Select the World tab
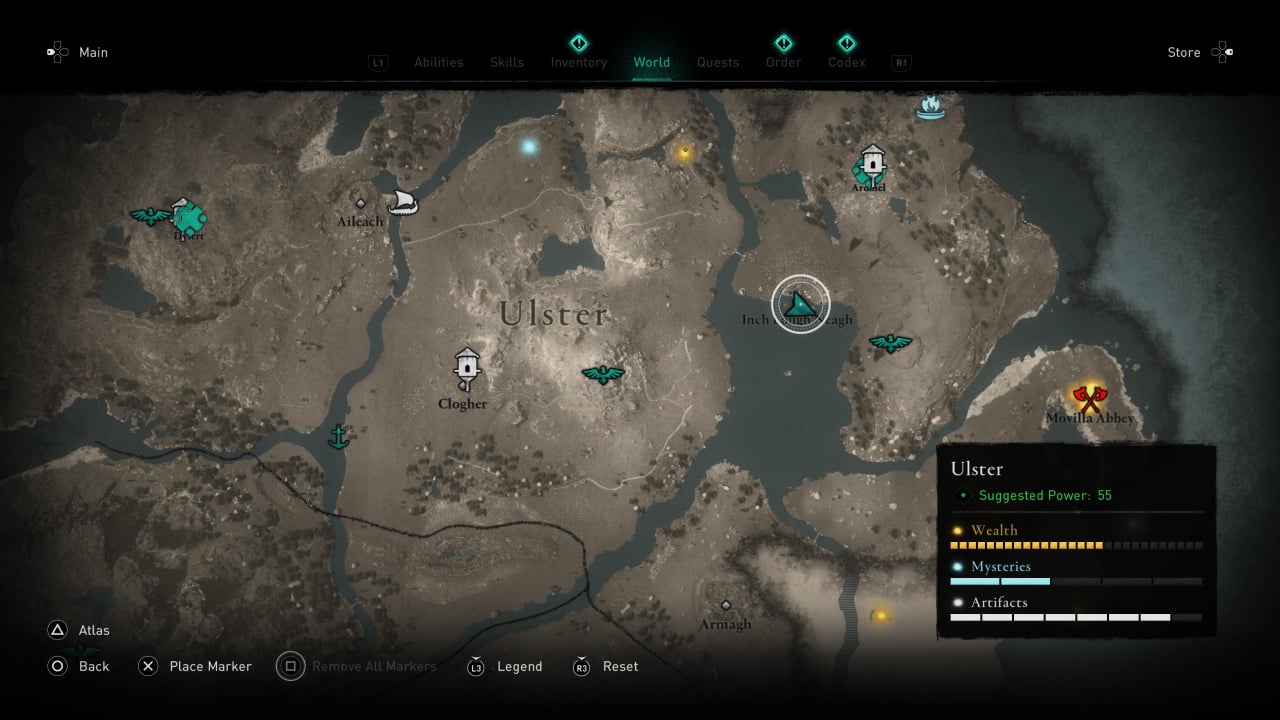This screenshot has width=1280, height=720. (x=651, y=62)
